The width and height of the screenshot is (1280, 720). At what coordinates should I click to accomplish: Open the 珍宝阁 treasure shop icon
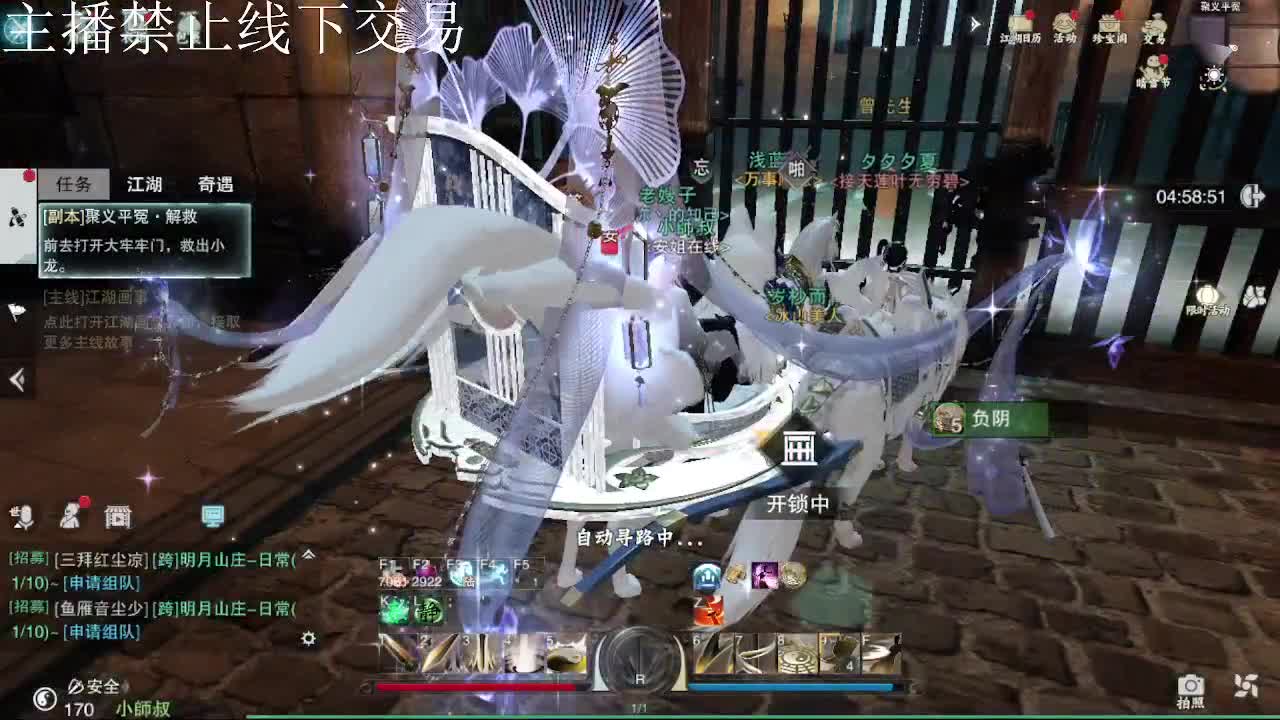coord(1111,24)
